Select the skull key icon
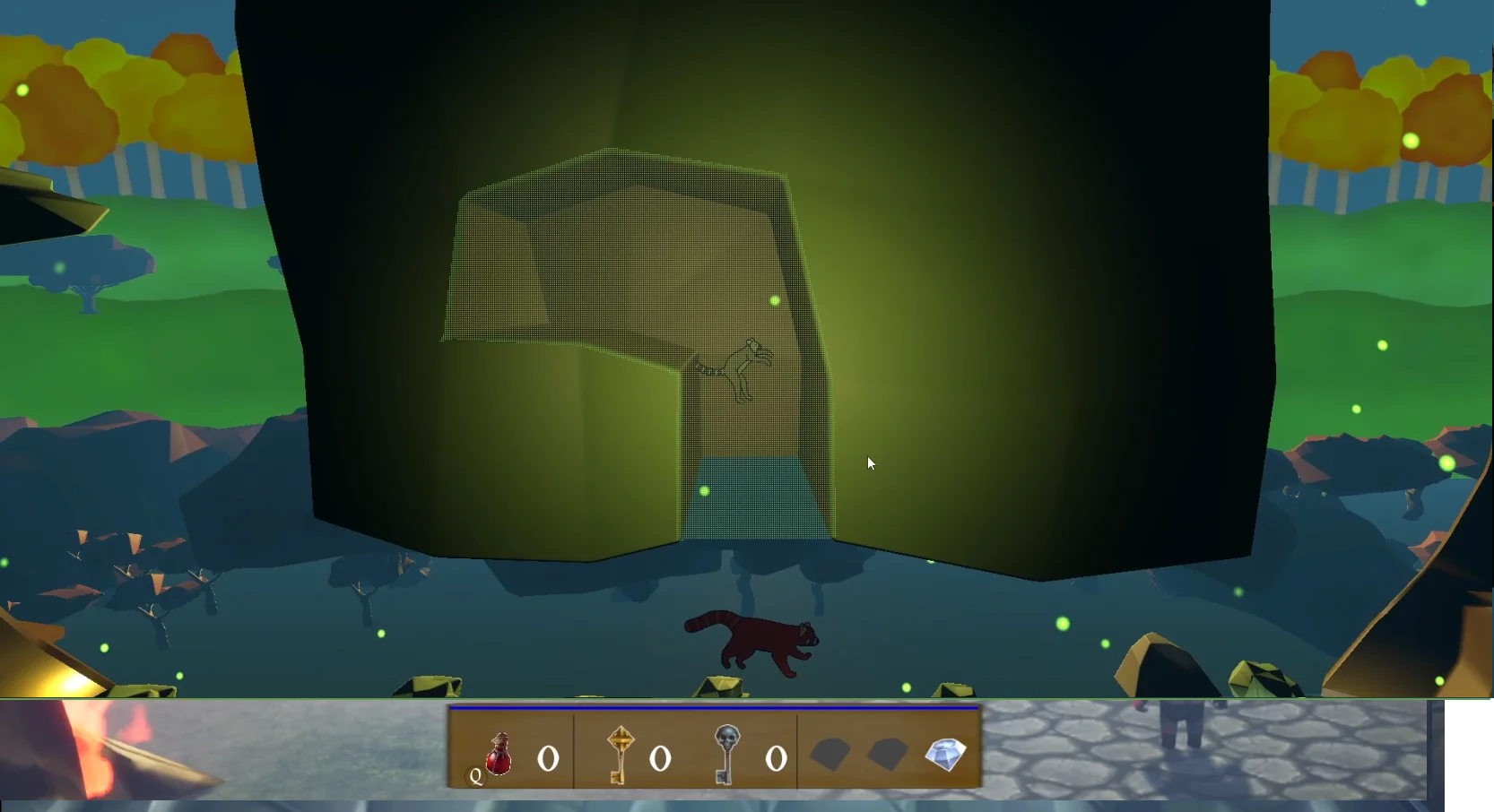 point(726,754)
